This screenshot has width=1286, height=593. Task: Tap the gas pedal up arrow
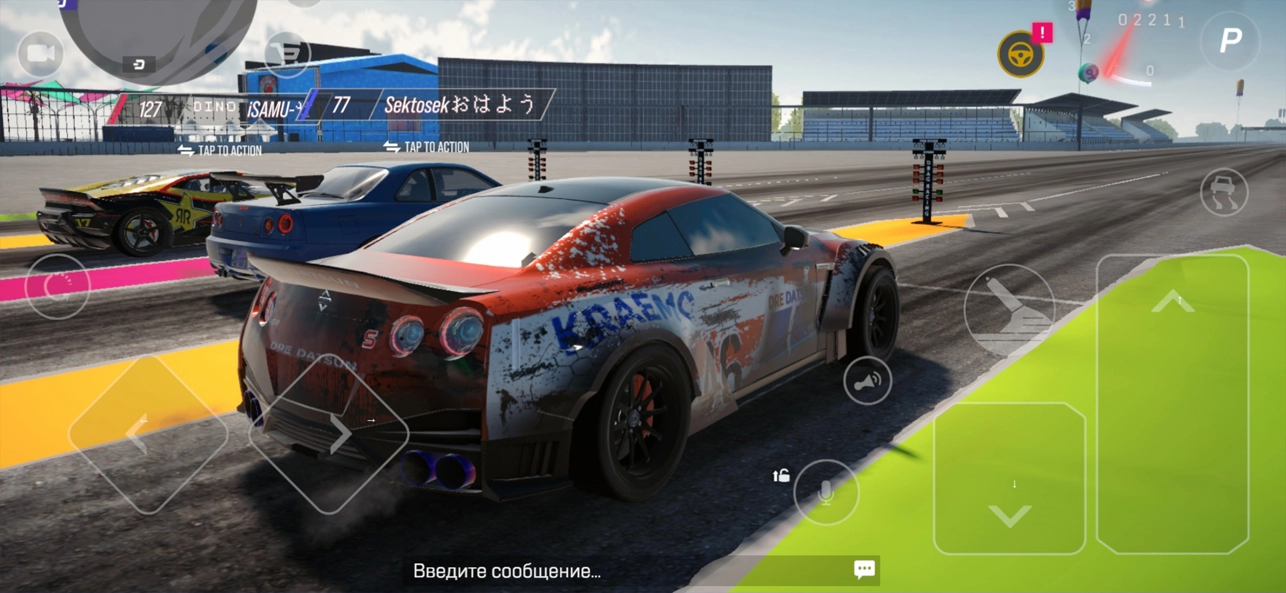click(x=1172, y=402)
